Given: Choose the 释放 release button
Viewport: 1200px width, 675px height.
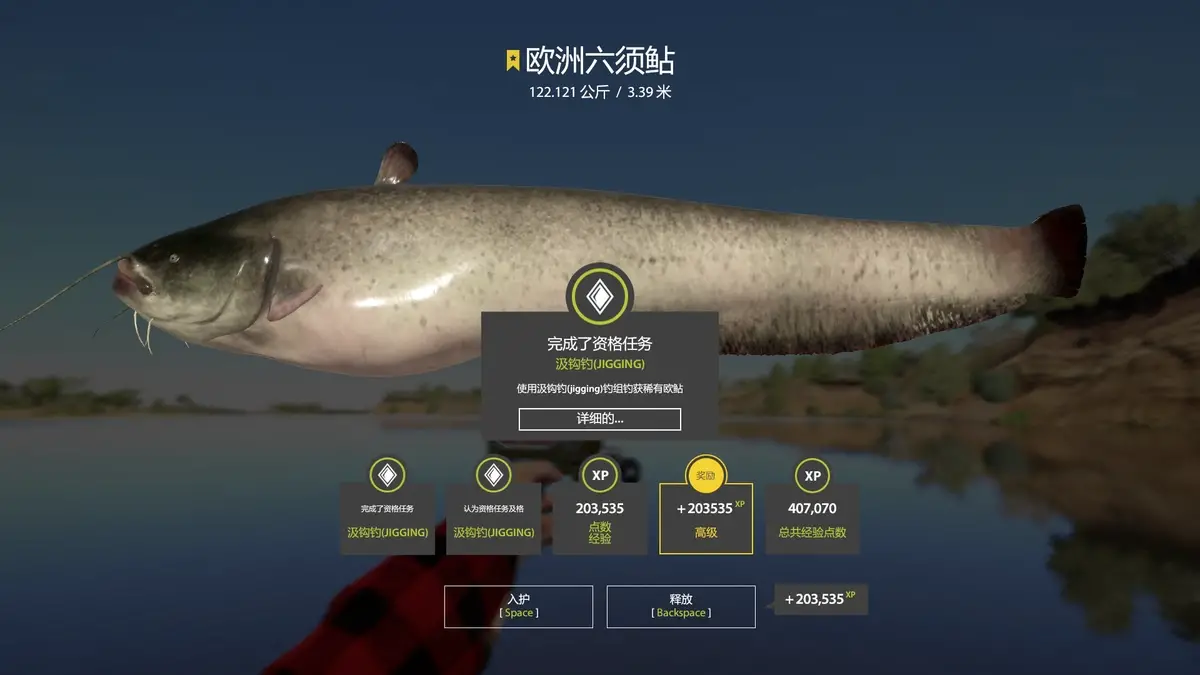Looking at the screenshot, I should [680, 606].
